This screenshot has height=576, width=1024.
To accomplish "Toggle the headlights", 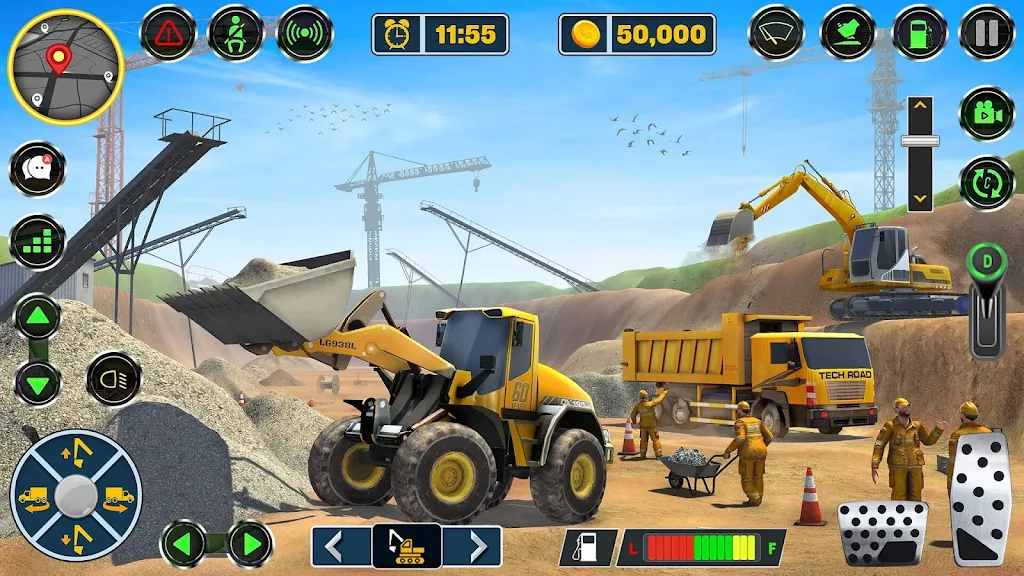I will (113, 379).
